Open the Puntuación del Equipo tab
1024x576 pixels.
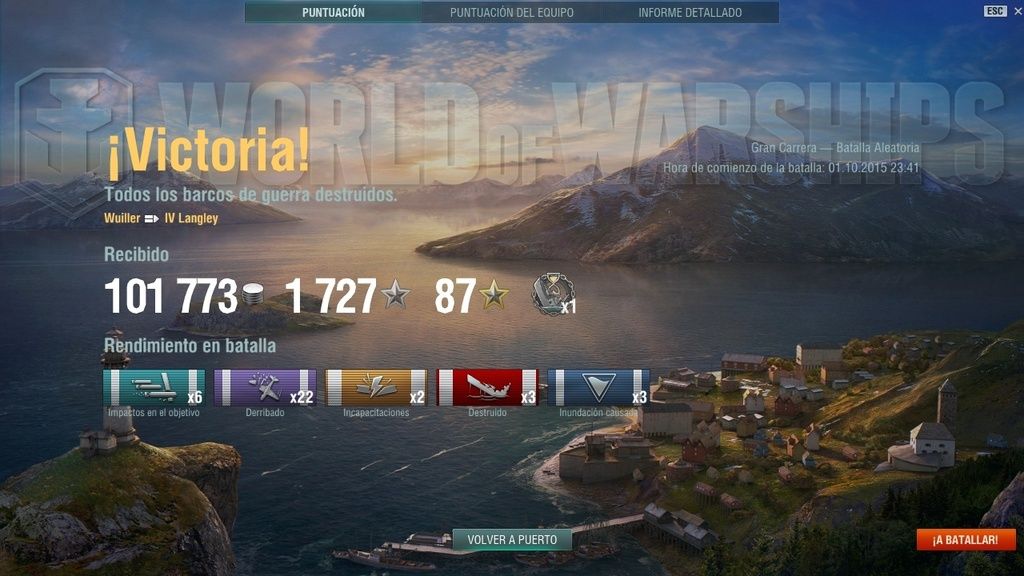[511, 13]
